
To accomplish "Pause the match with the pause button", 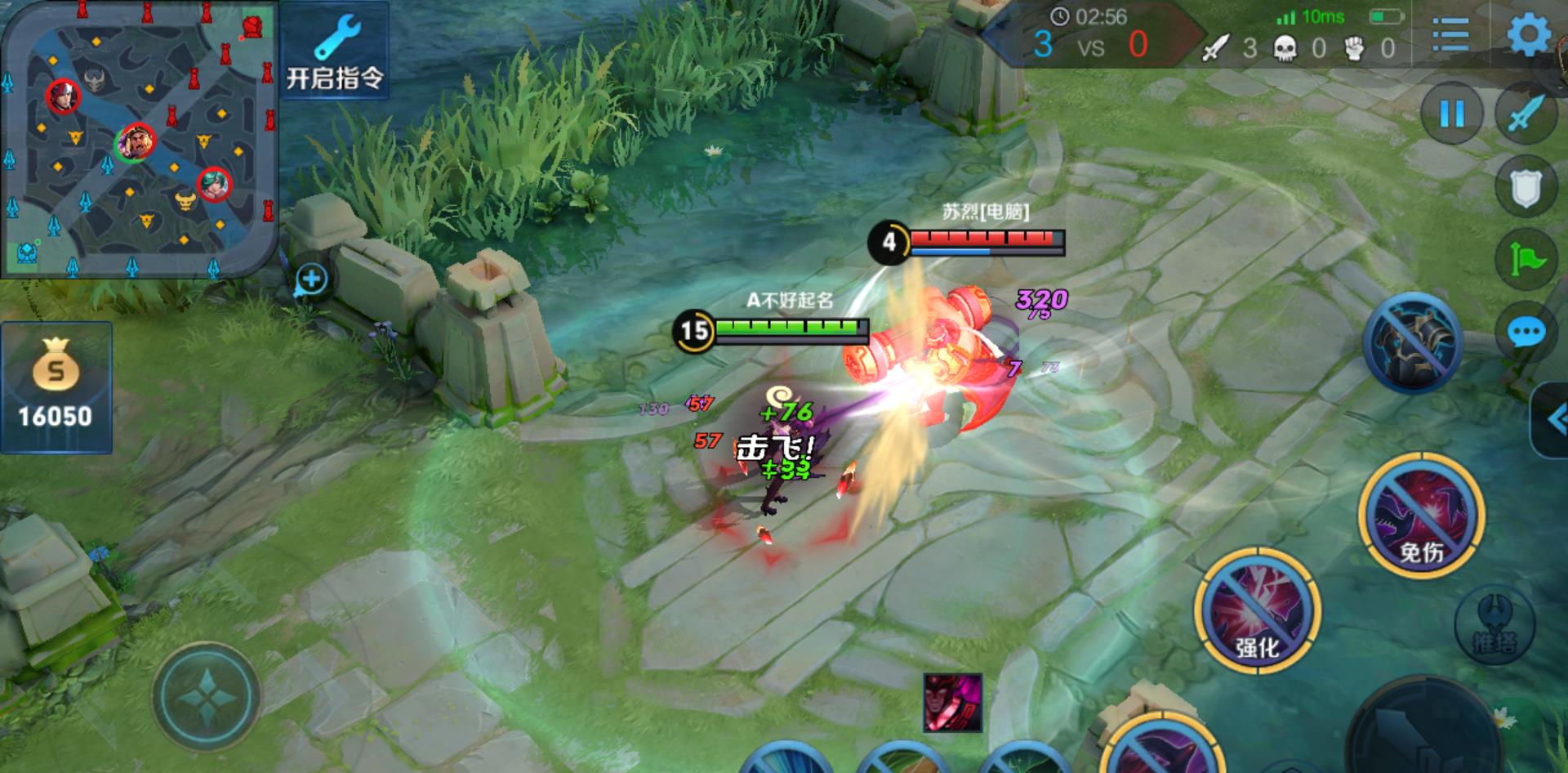I will click(x=1451, y=114).
